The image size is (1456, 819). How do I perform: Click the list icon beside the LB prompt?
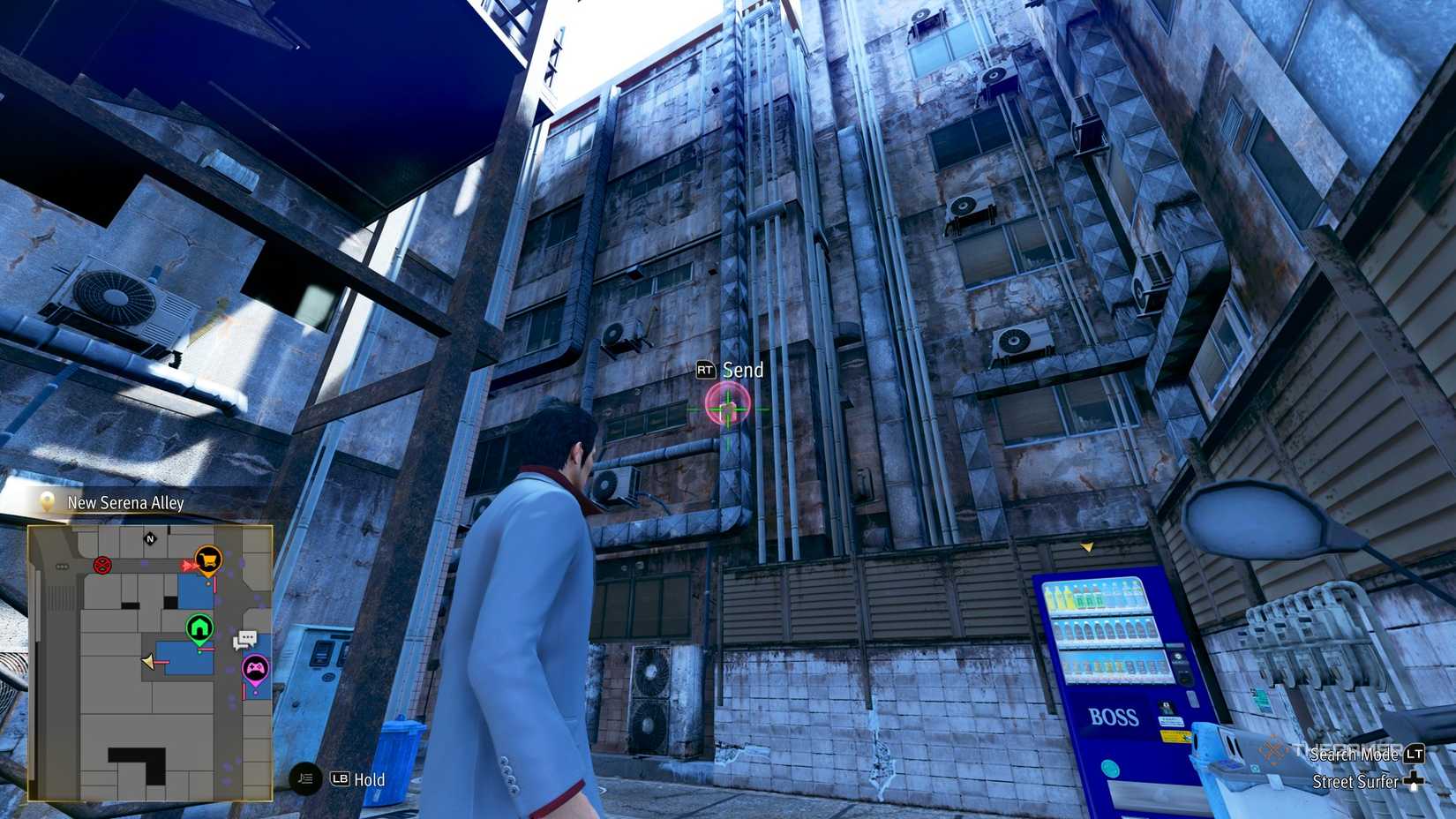point(305,779)
